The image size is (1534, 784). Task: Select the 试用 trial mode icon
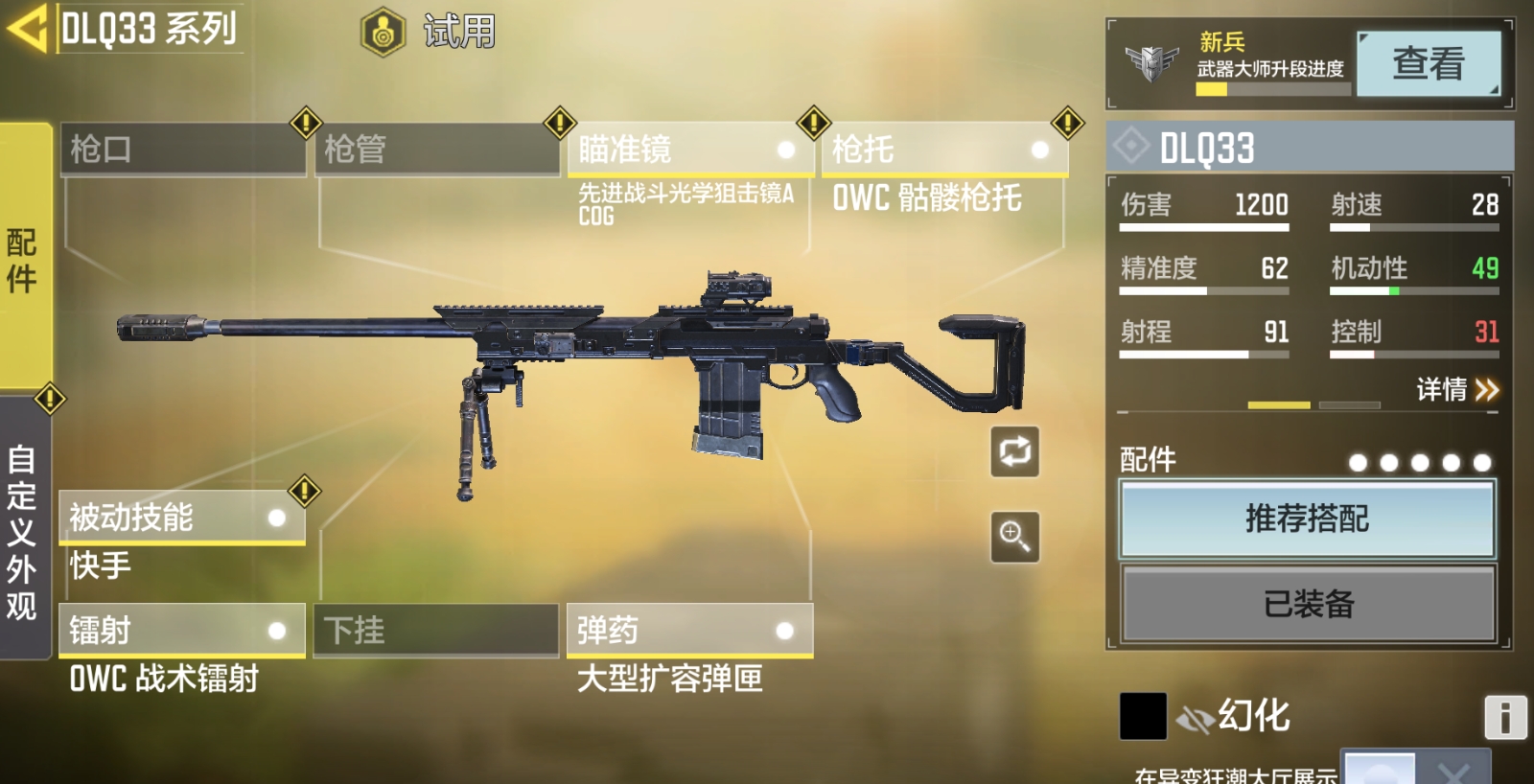click(x=382, y=30)
